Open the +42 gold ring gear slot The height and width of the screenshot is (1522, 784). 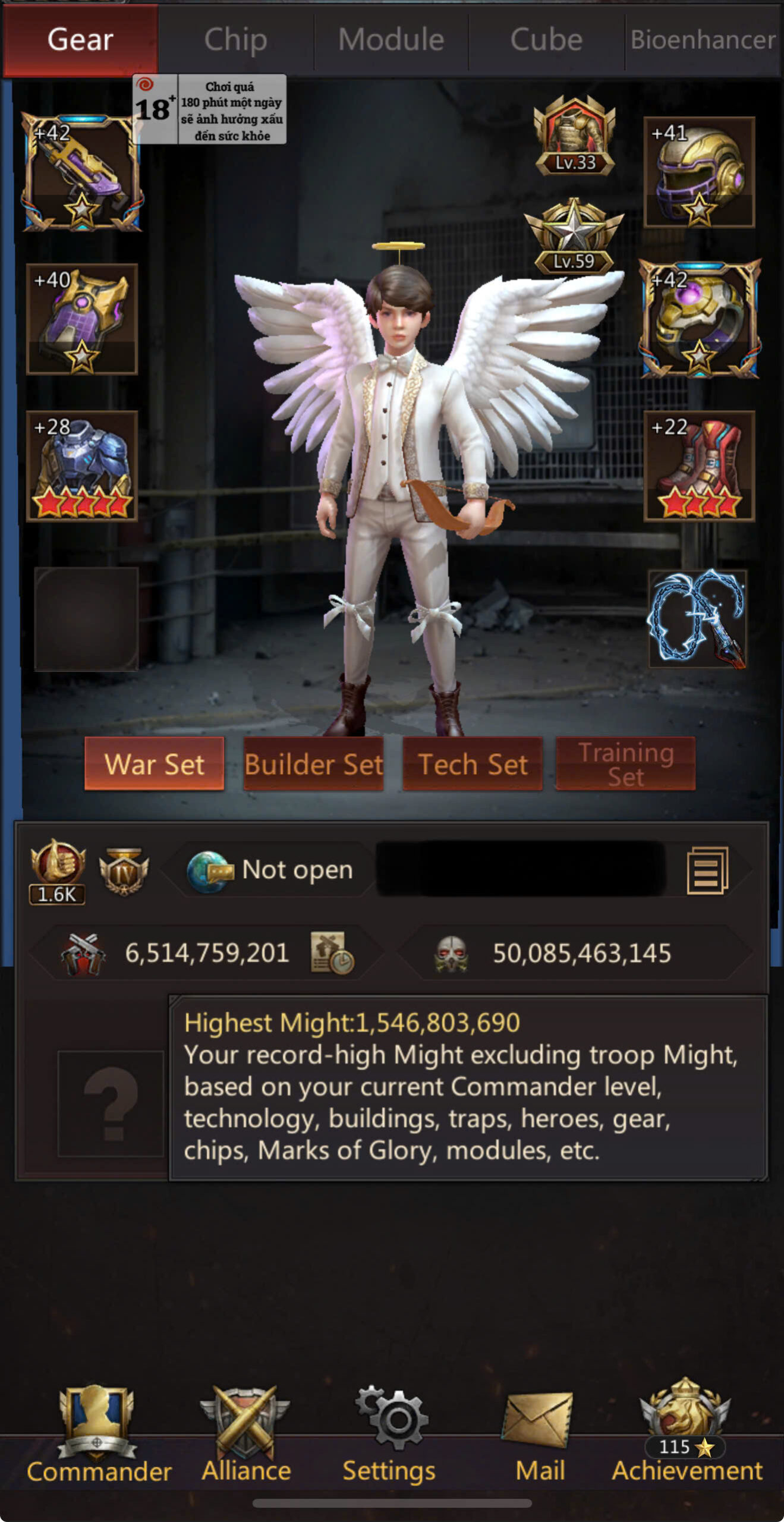click(x=699, y=319)
